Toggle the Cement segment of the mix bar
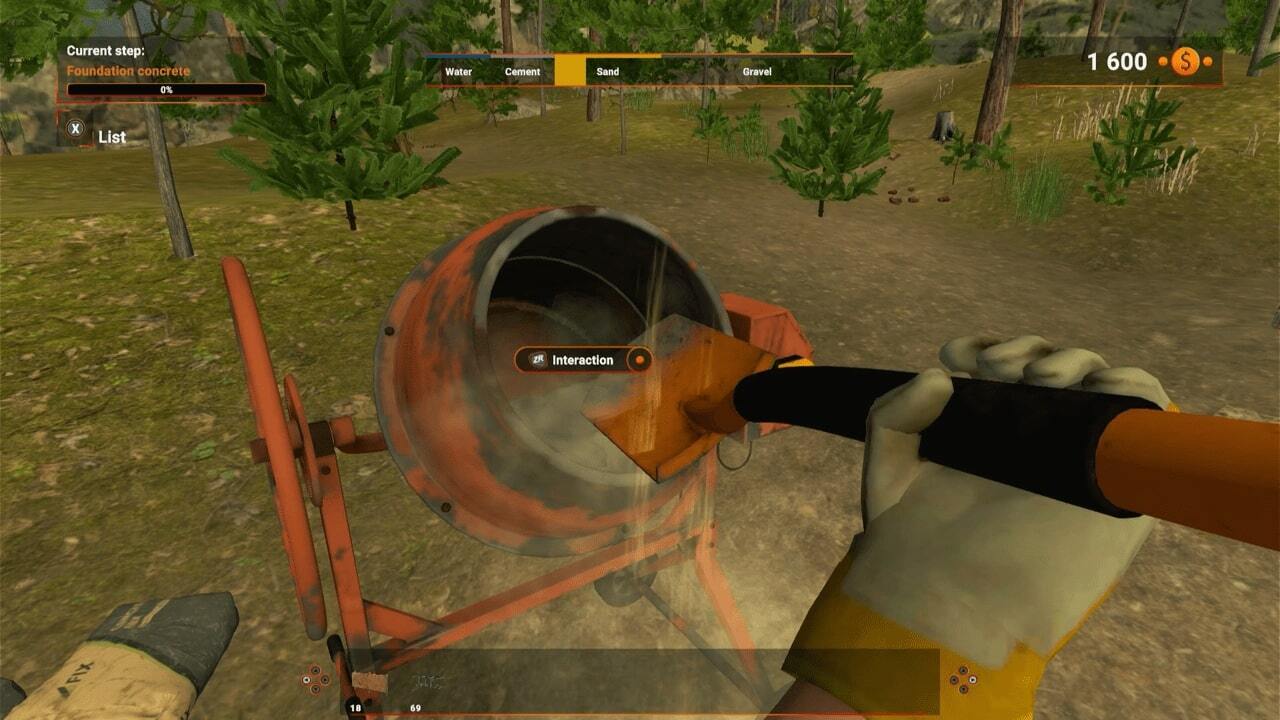Image resolution: width=1280 pixels, height=720 pixels. (x=523, y=71)
